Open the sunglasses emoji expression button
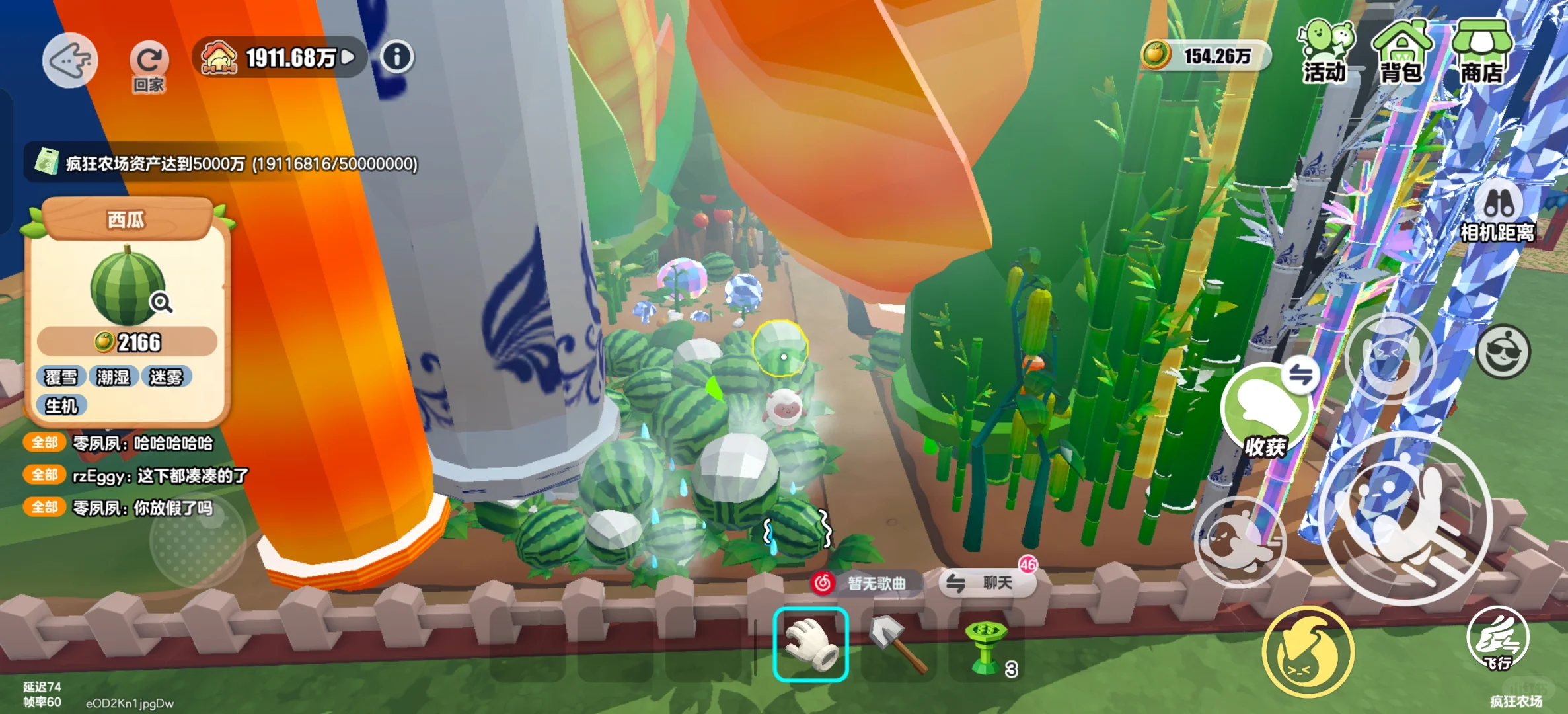 (1503, 351)
